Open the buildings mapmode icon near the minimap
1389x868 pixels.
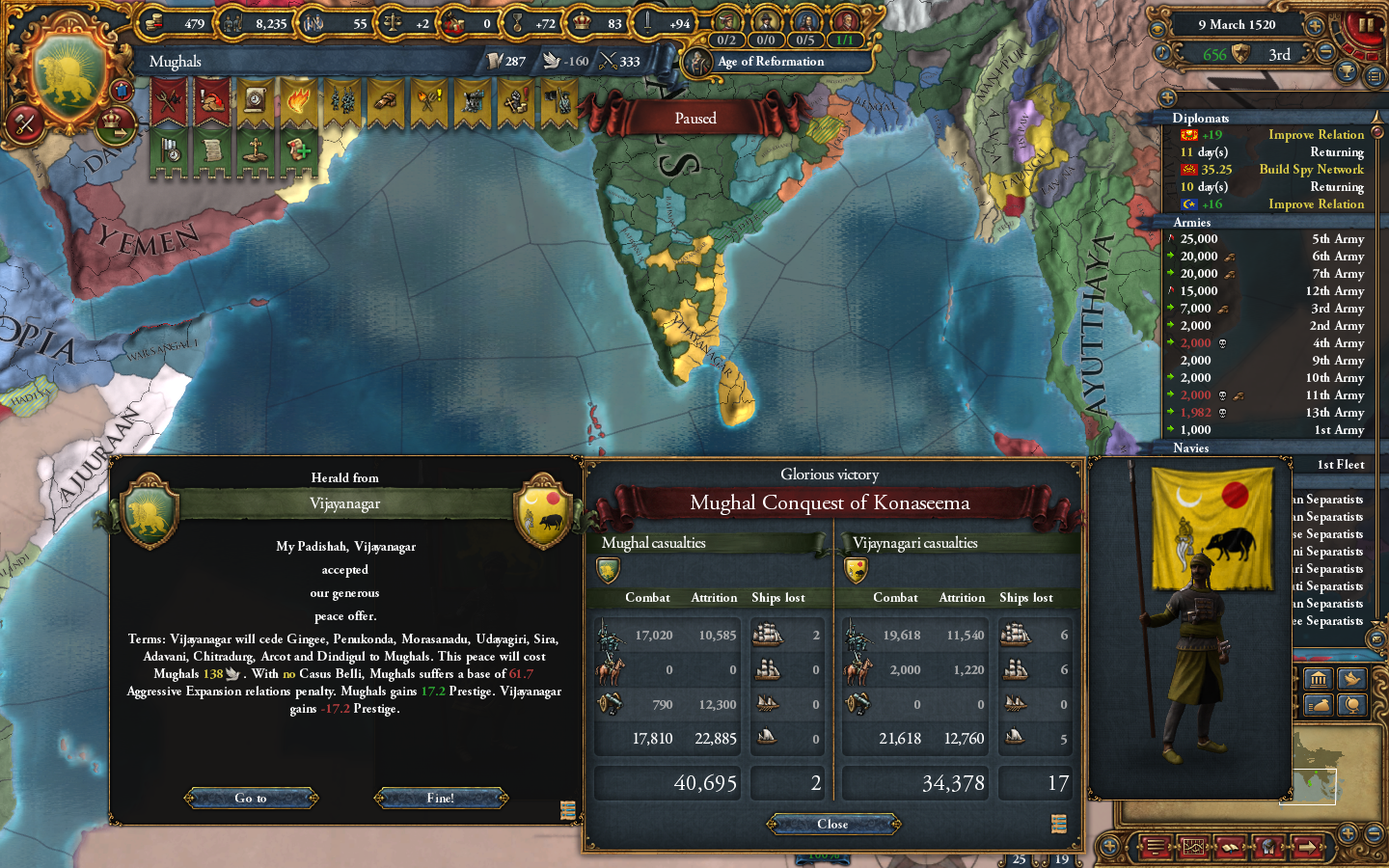(1318, 678)
